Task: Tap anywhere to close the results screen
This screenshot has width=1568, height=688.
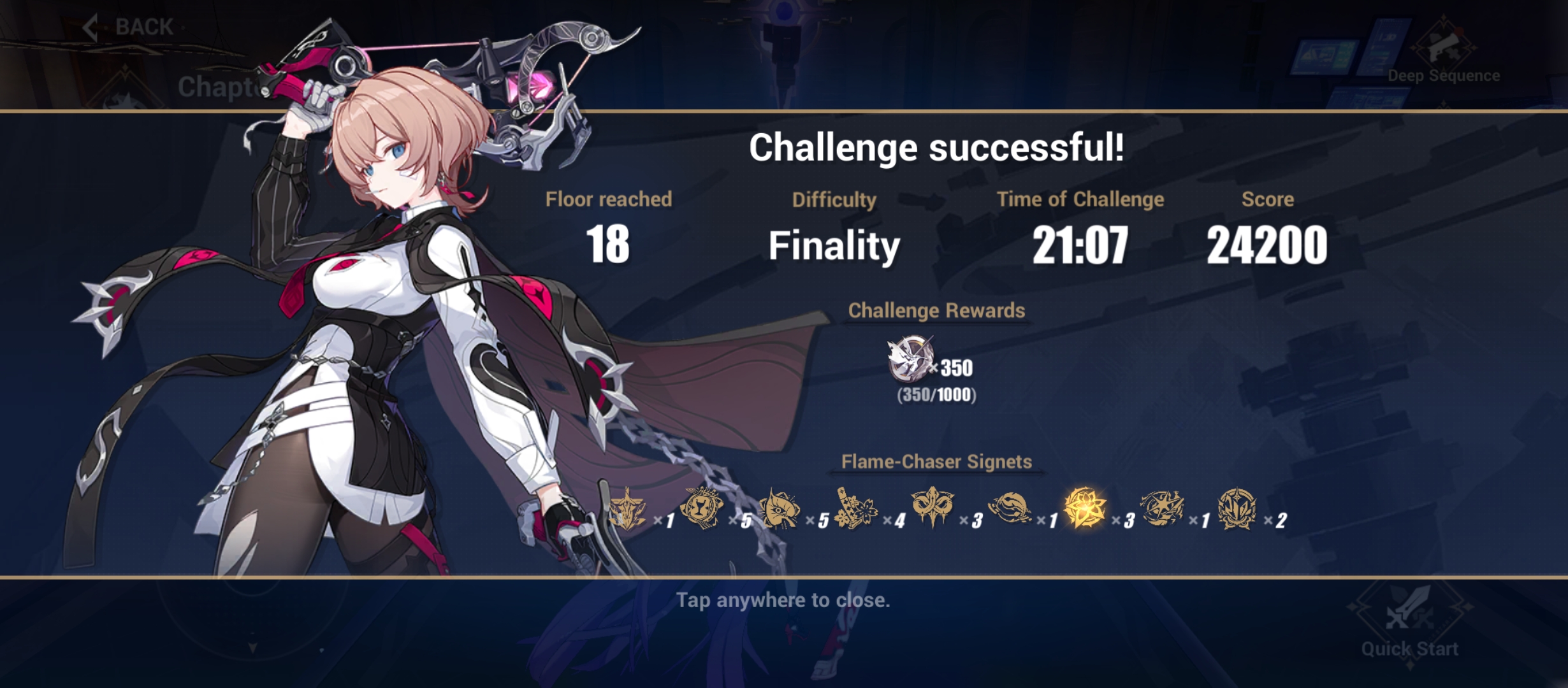Action: (784, 599)
